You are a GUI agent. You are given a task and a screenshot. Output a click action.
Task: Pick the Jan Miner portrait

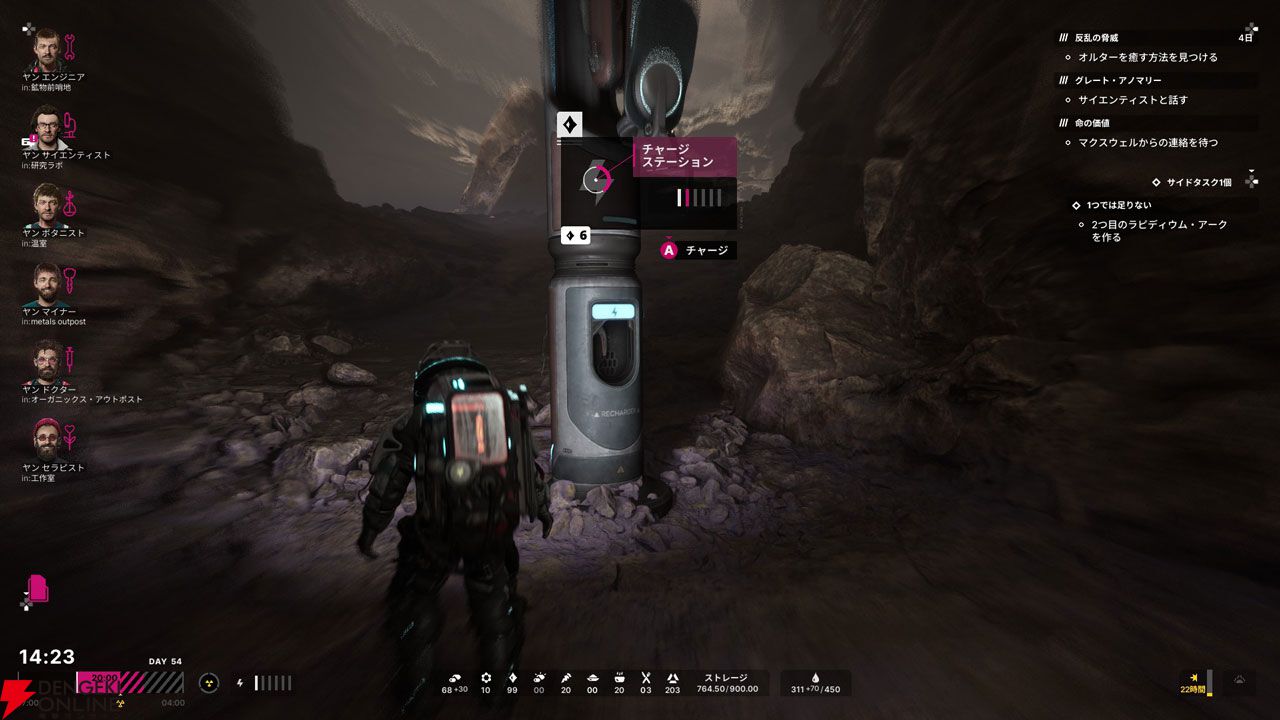pyautogui.click(x=46, y=283)
